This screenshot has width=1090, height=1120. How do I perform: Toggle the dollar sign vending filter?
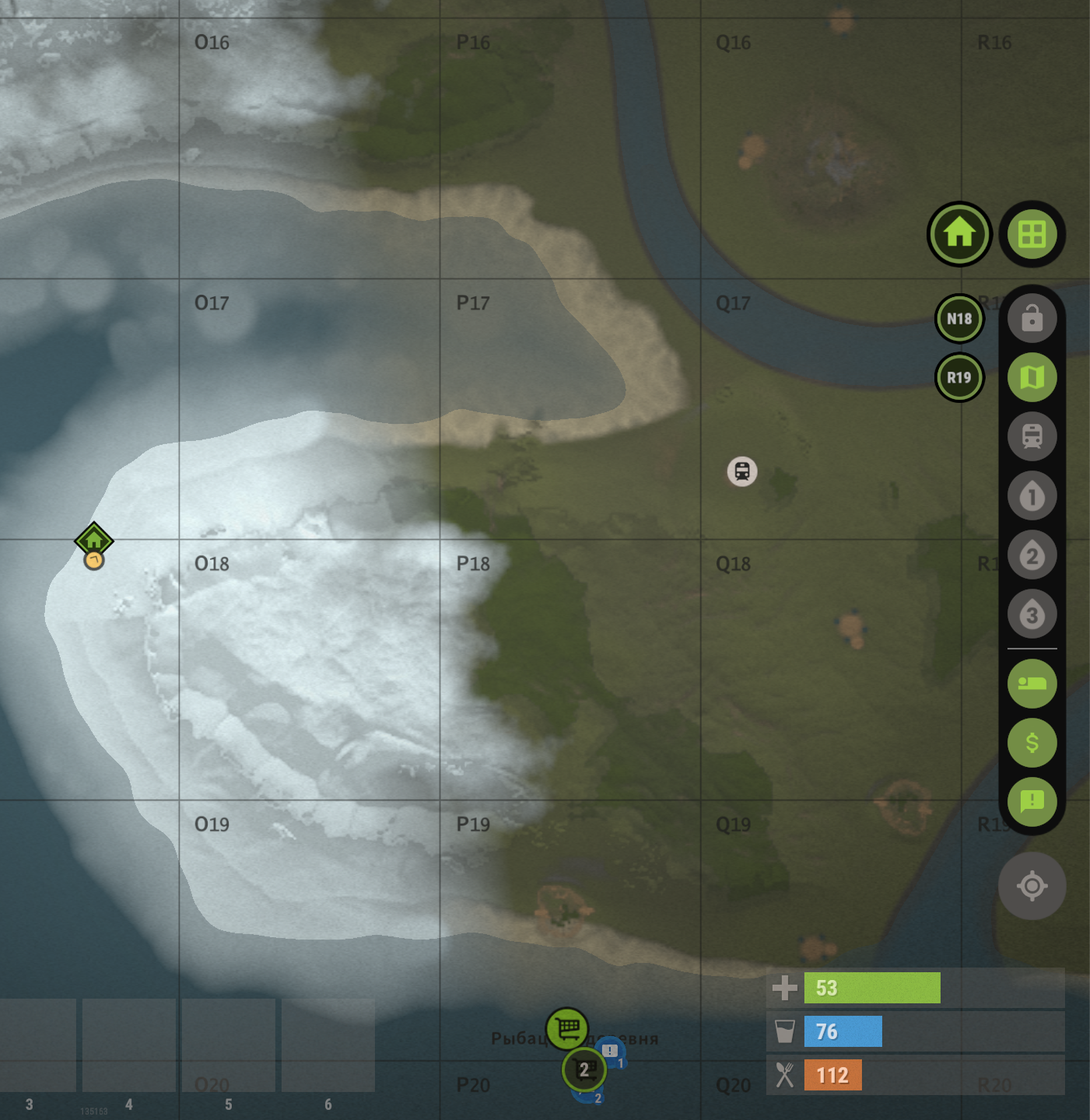1032,743
